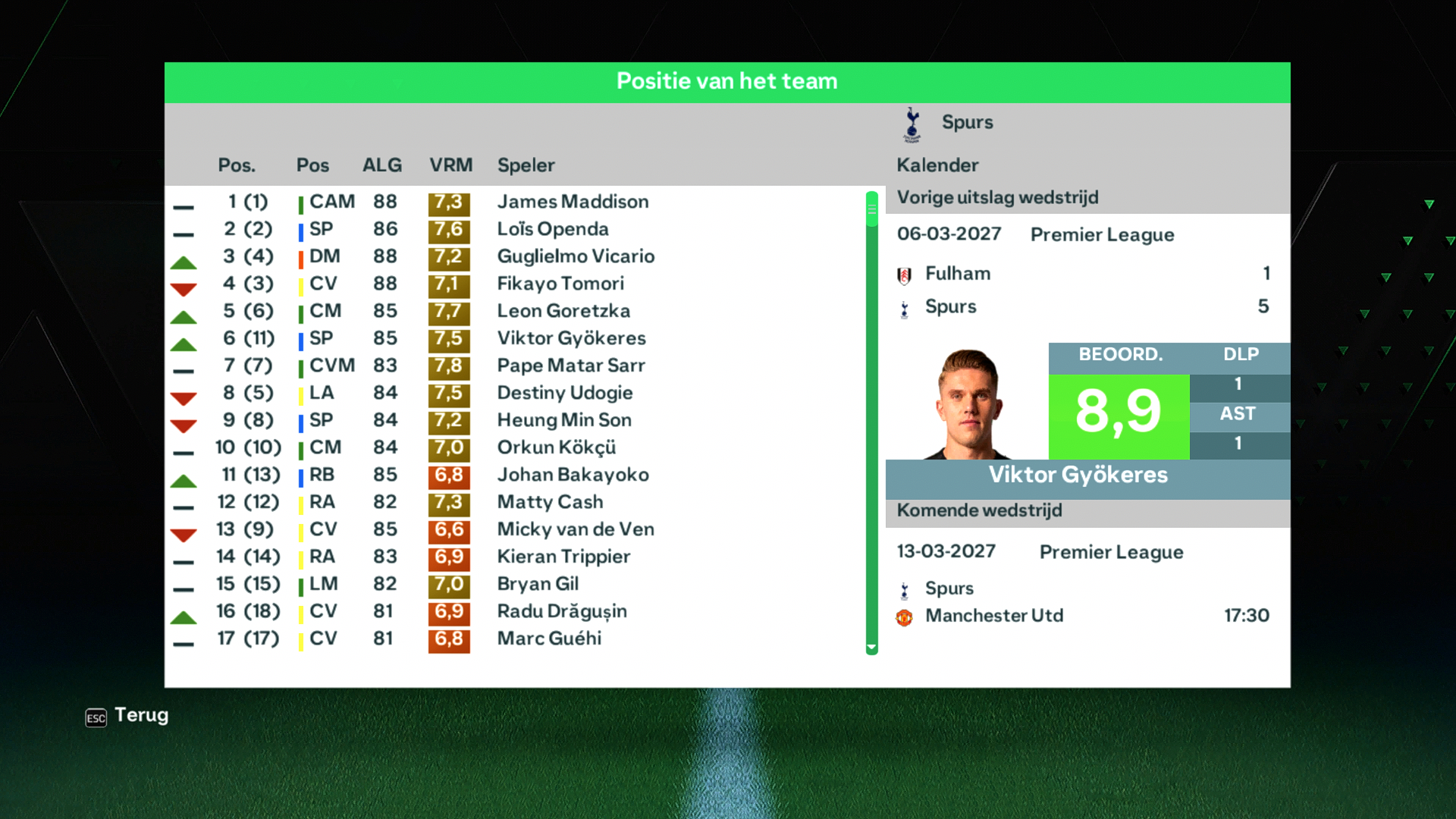The height and width of the screenshot is (819, 1456).
Task: Select the Fikayo Tomori row
Action: tap(560, 284)
